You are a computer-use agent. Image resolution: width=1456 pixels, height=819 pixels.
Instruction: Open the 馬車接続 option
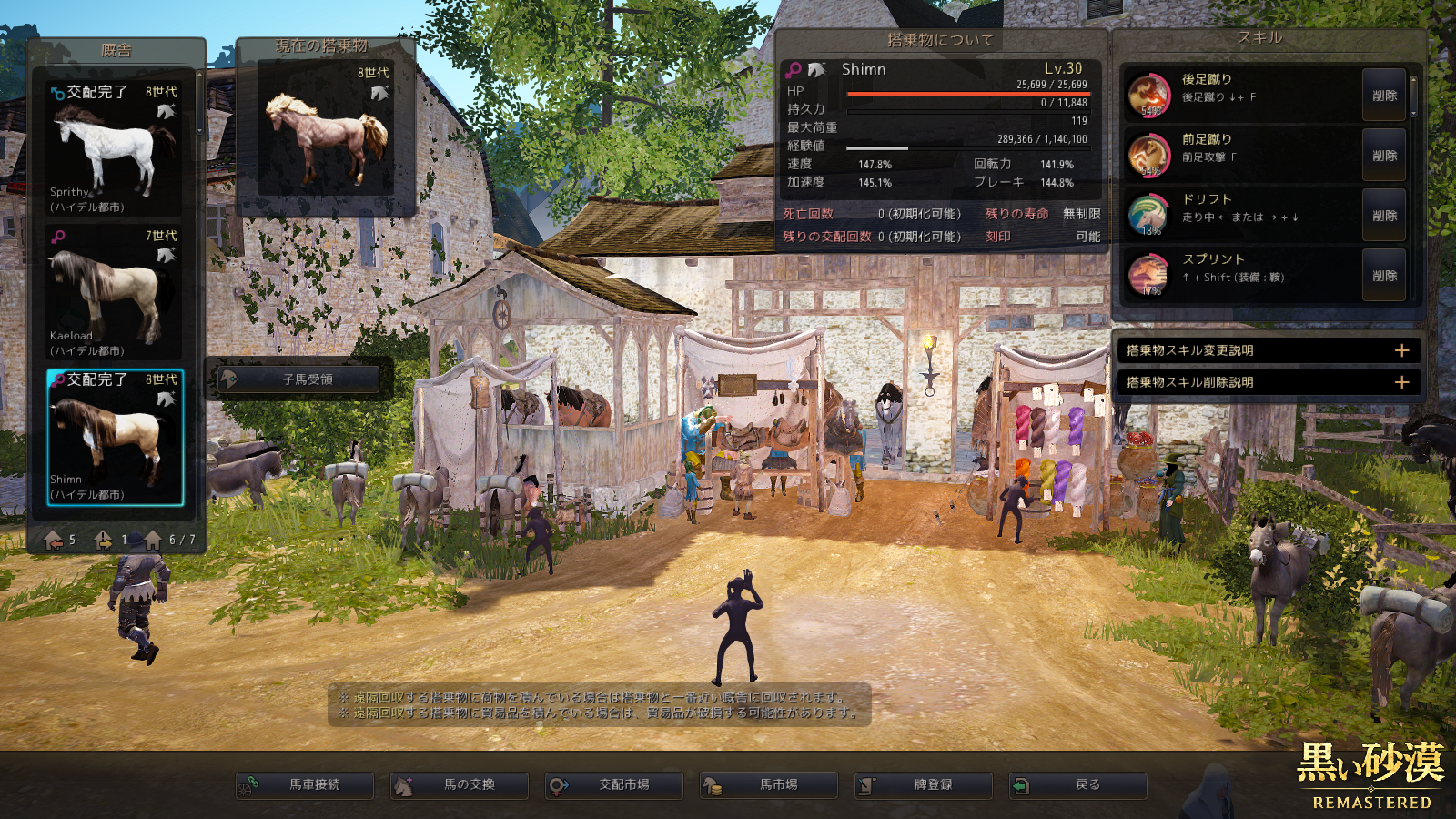(x=305, y=785)
